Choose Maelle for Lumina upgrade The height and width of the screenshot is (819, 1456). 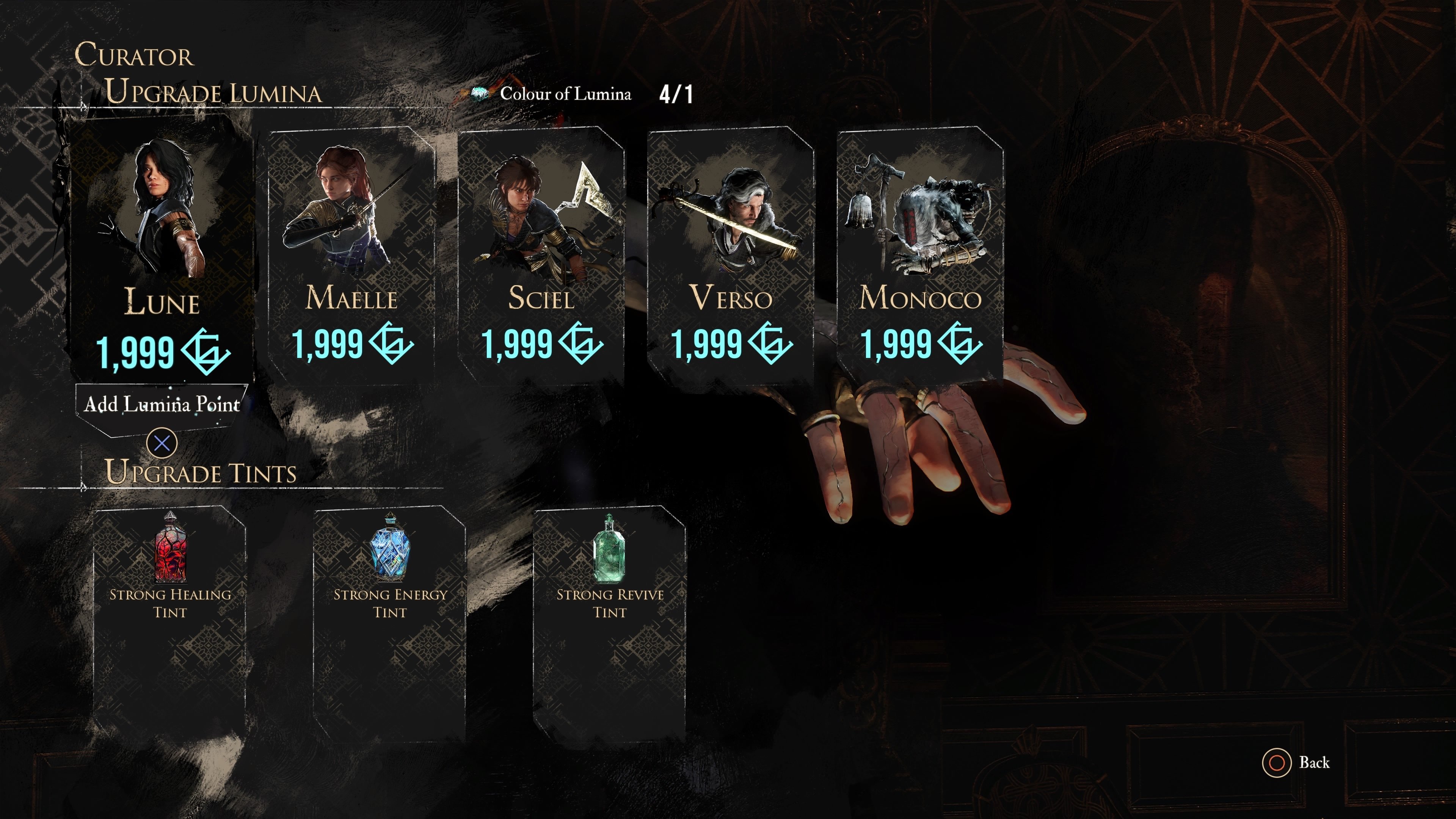351,254
